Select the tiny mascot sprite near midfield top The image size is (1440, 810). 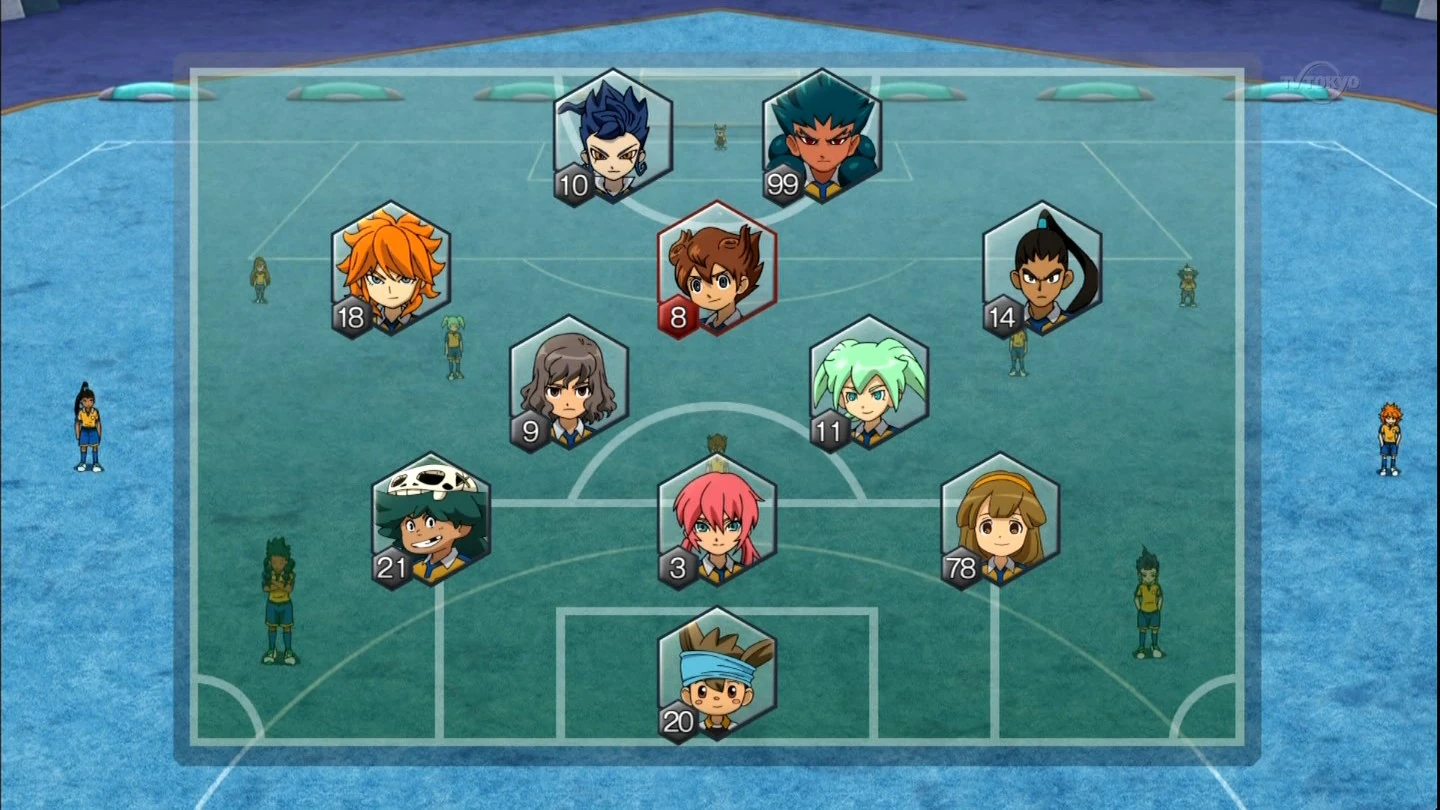[x=719, y=135]
